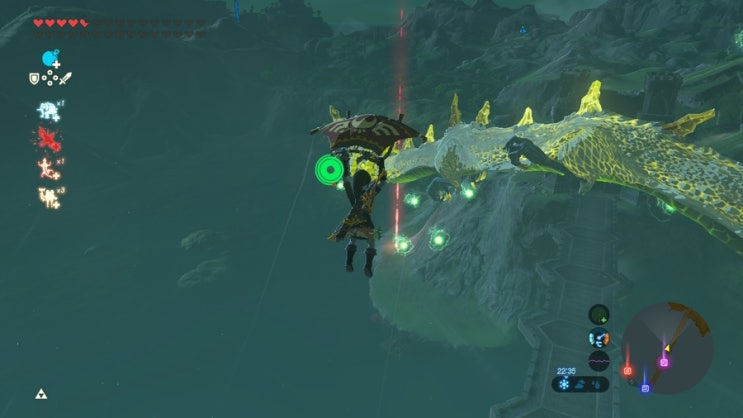Screen dimensions: 743x418
Task: Click the shield equipment icon
Action: [35, 78]
